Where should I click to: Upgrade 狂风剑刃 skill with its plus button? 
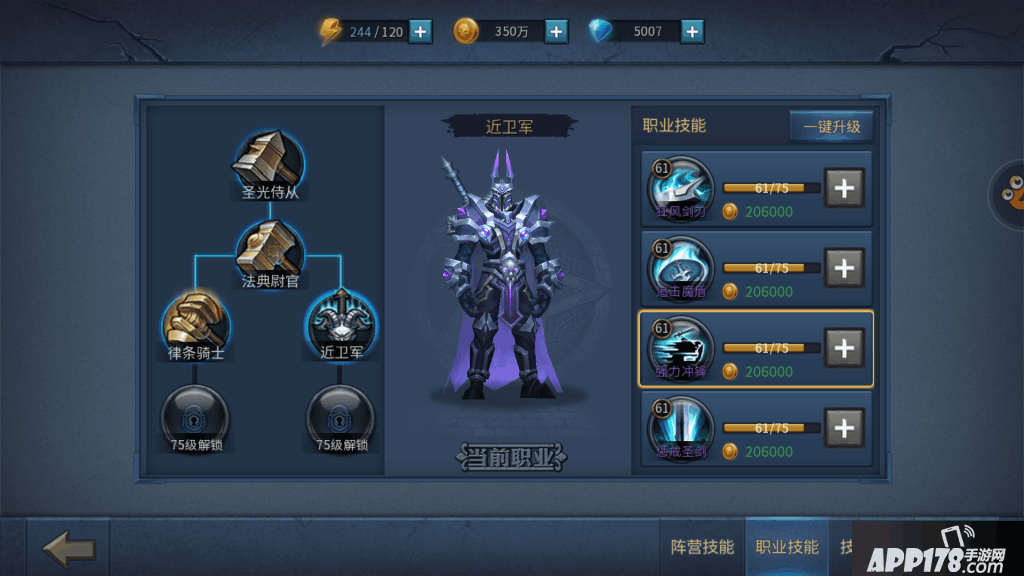[844, 188]
